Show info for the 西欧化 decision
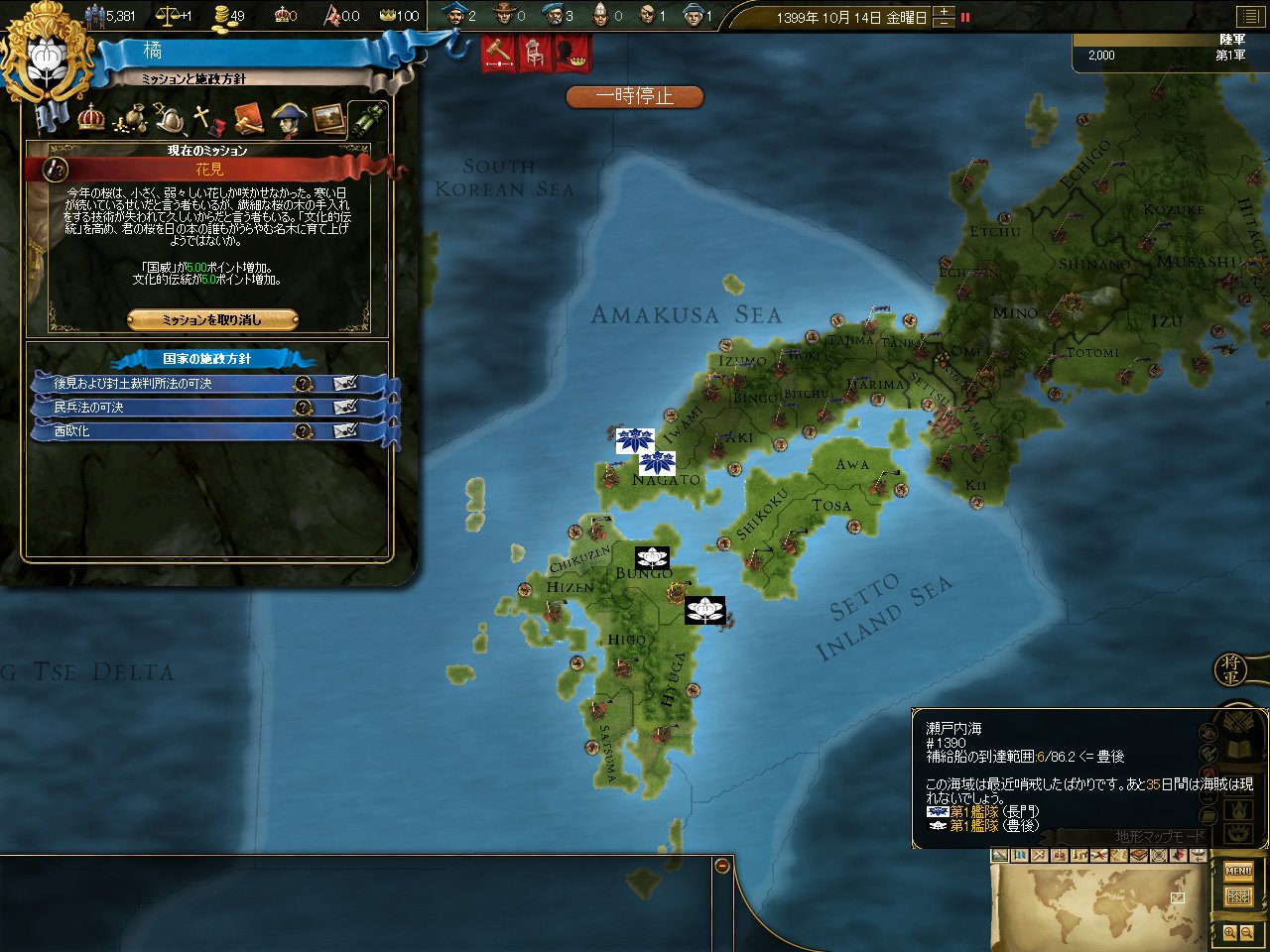 304,431
